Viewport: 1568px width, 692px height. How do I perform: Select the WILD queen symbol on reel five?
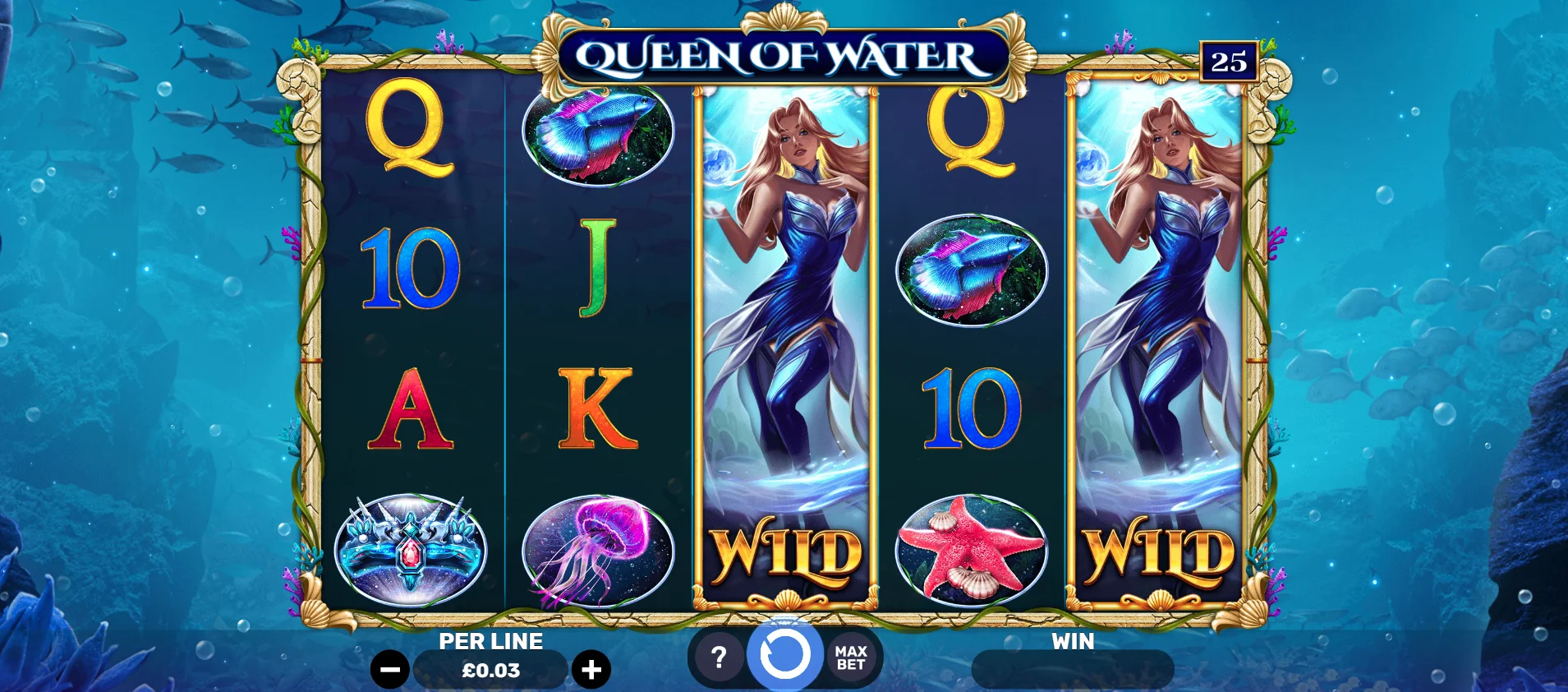[x=1158, y=345]
